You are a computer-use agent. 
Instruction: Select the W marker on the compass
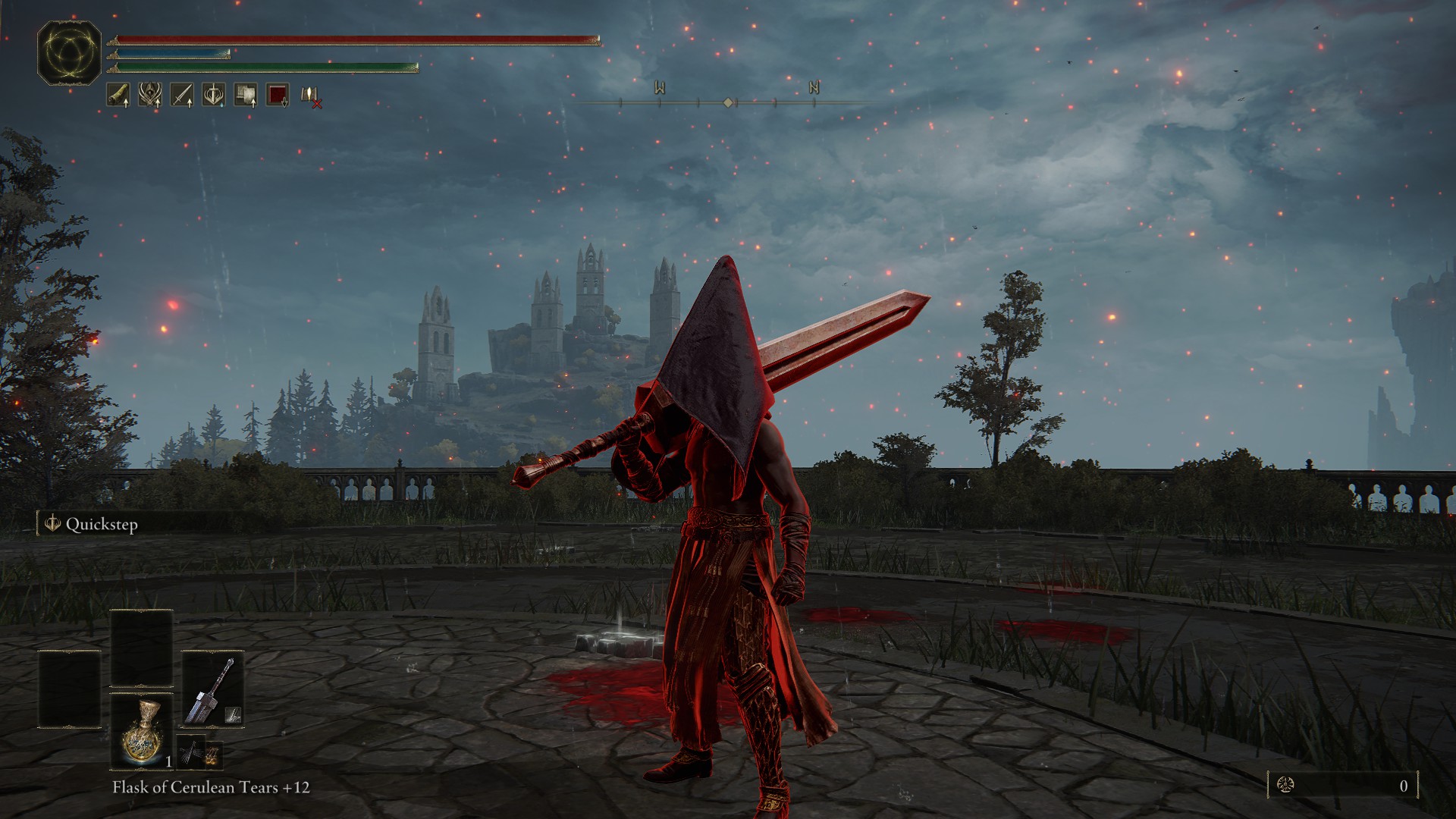coord(658,87)
